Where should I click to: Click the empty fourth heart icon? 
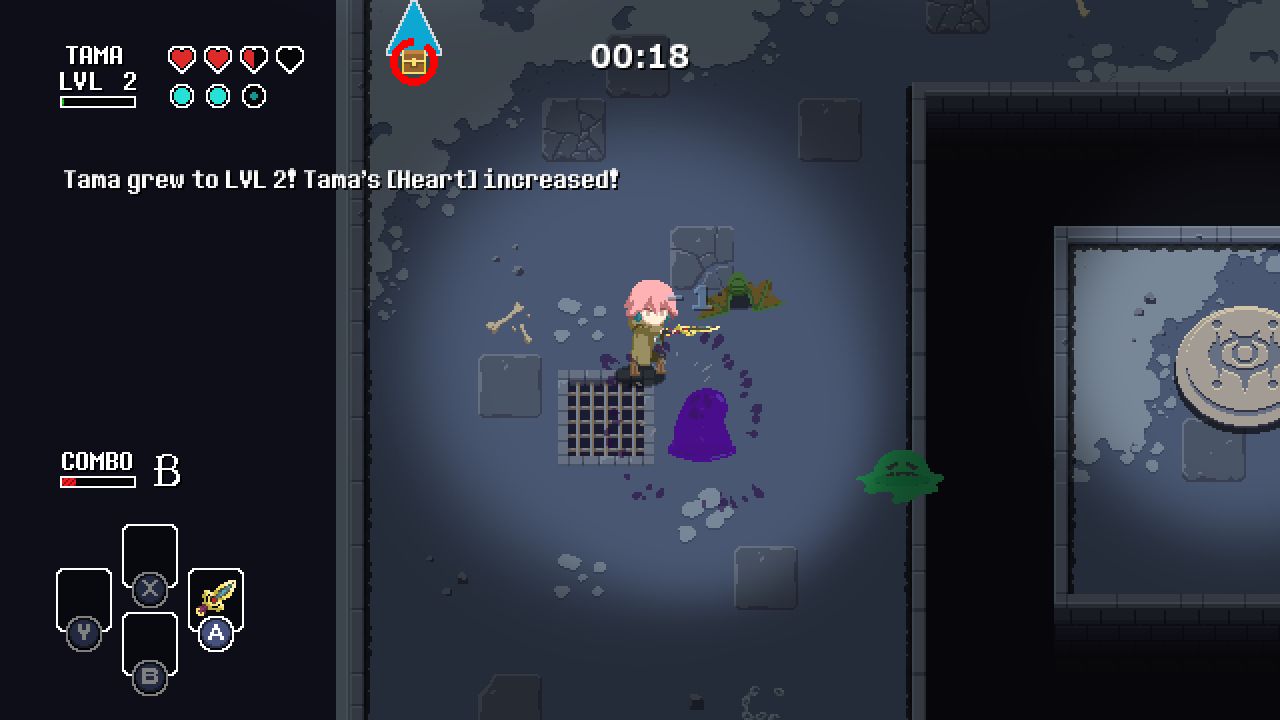click(288, 57)
